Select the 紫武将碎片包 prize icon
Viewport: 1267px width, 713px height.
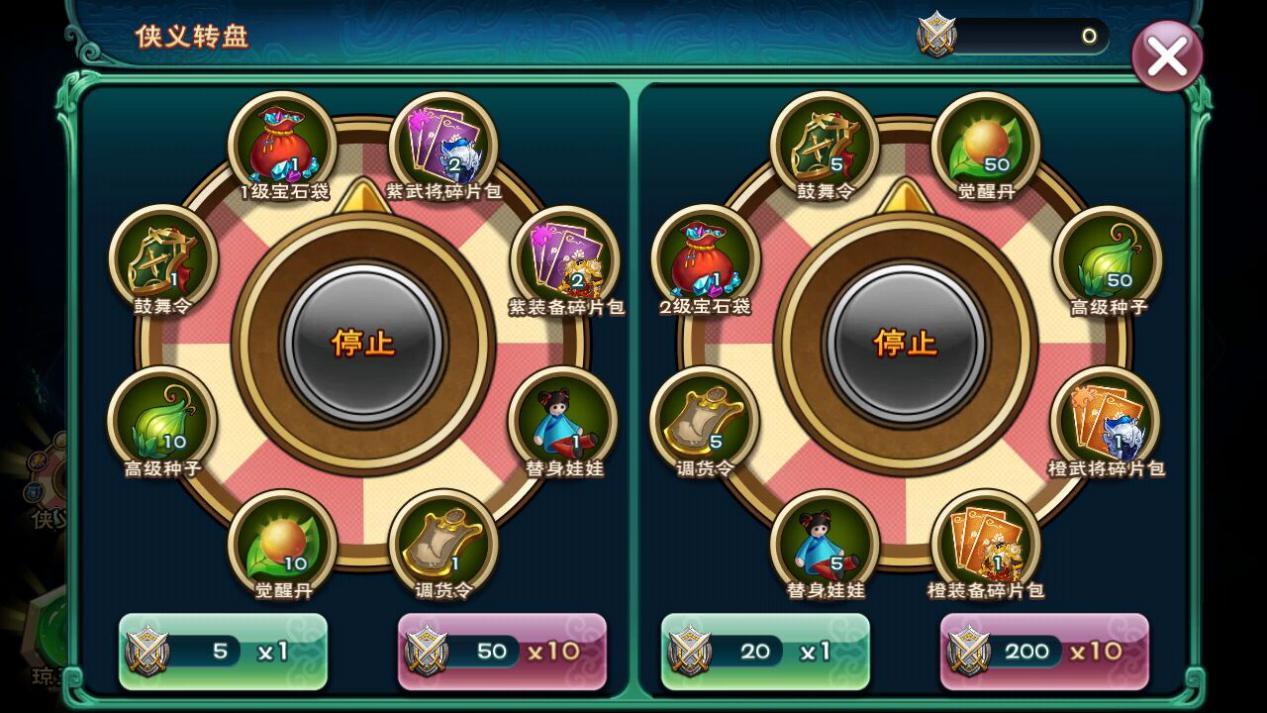443,145
